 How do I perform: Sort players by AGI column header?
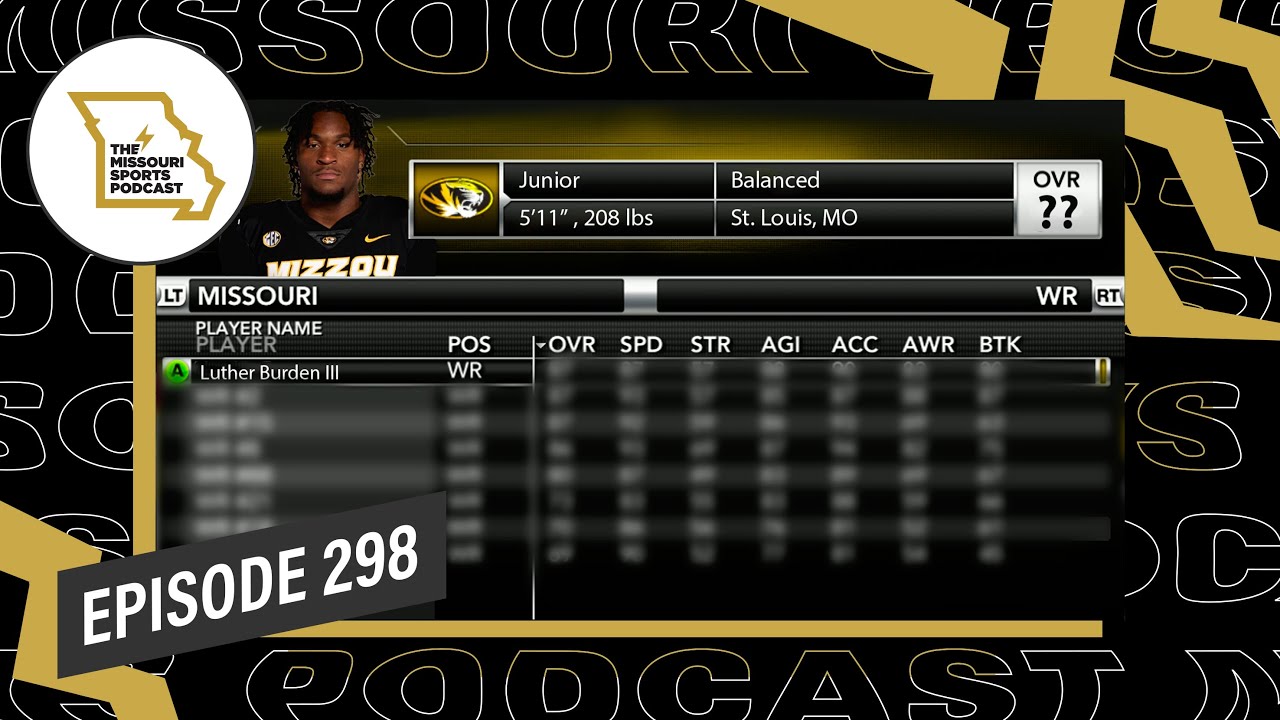click(x=781, y=345)
